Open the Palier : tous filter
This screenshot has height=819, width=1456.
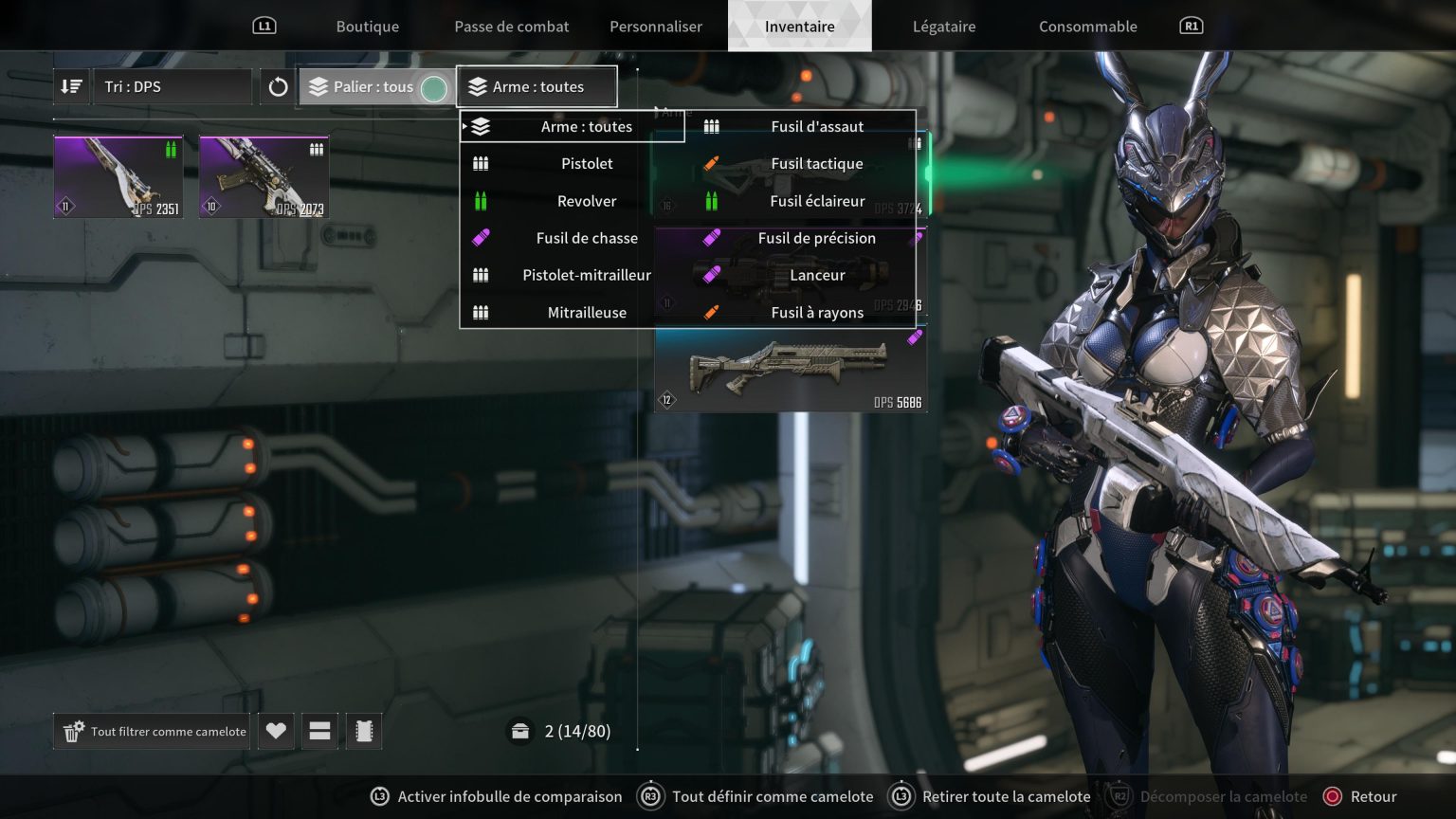373,87
